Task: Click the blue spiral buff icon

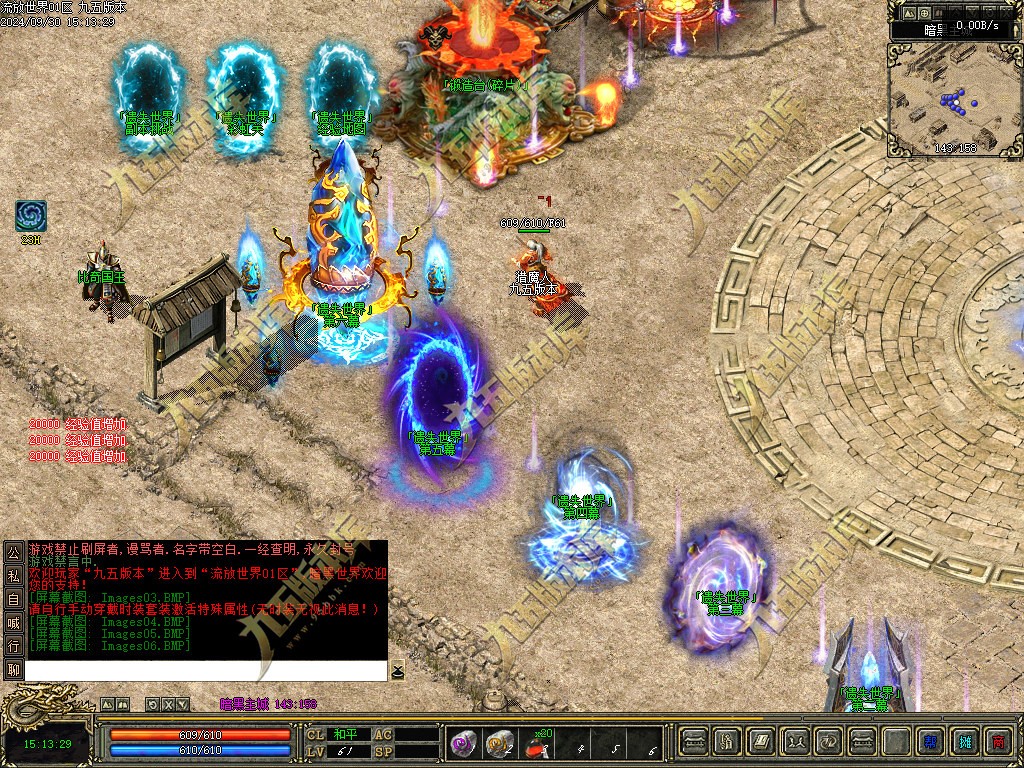Action: click(x=31, y=216)
